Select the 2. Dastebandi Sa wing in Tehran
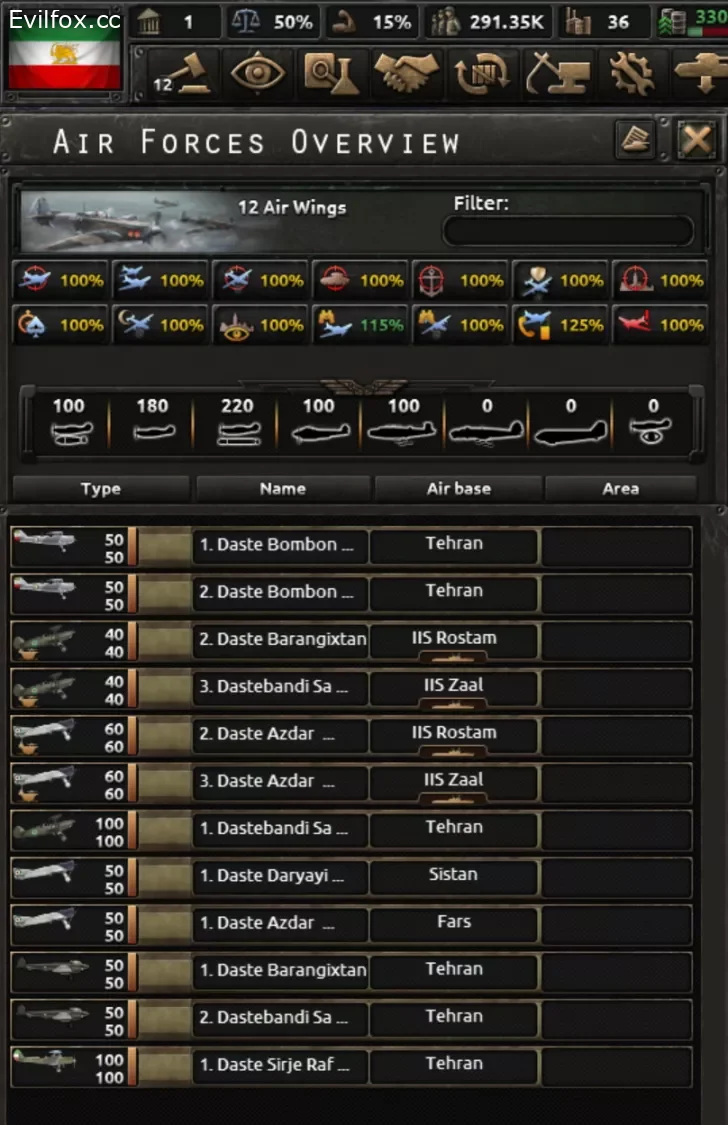This screenshot has height=1125, width=728. coord(280,1018)
